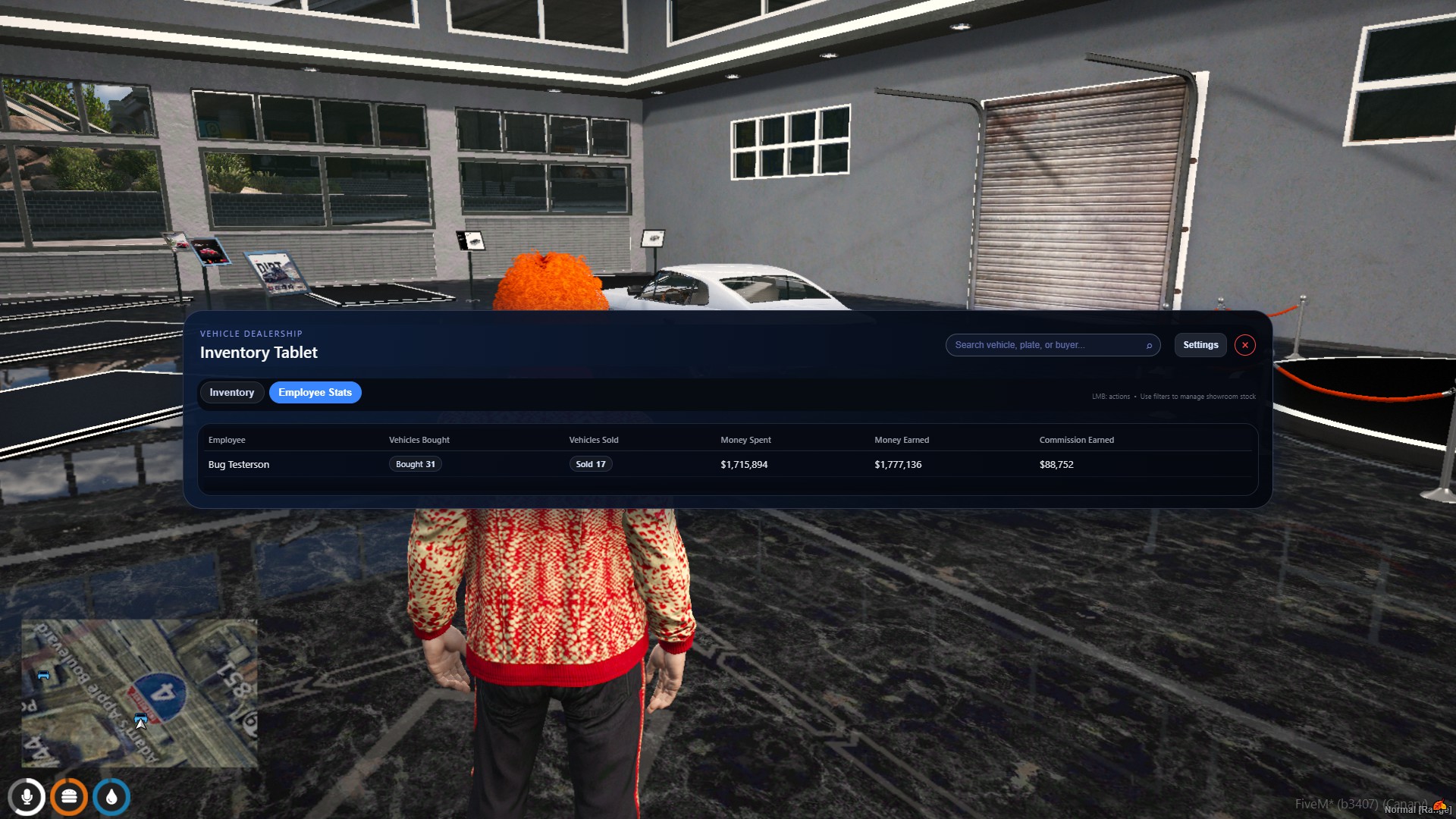Toggle the Bought 31 badge for Bug Testerson
This screenshot has height=819, width=1456.
pos(415,463)
